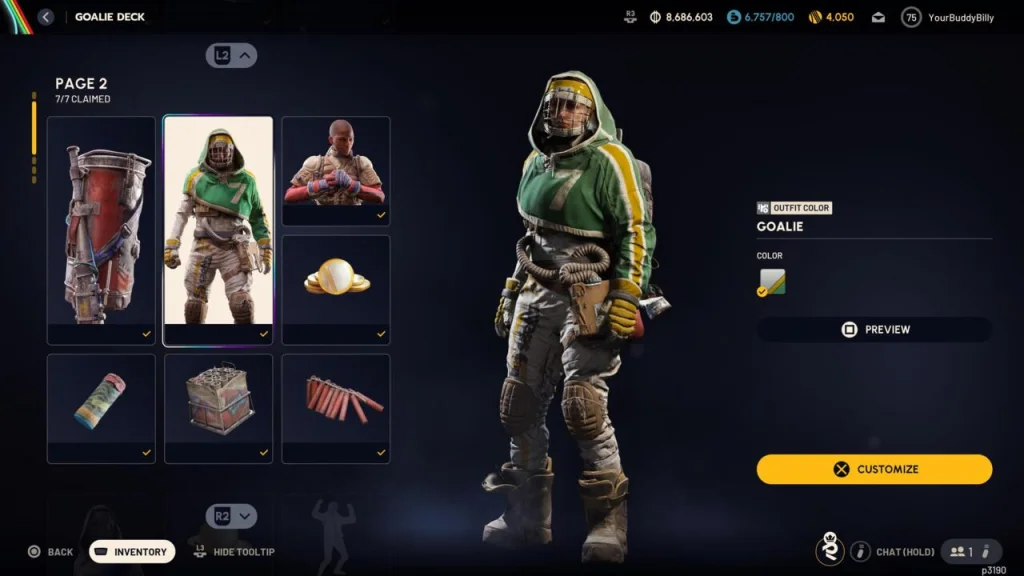The height and width of the screenshot is (576, 1024).
Task: Select the Goalie outfit tile
Action: 218,231
